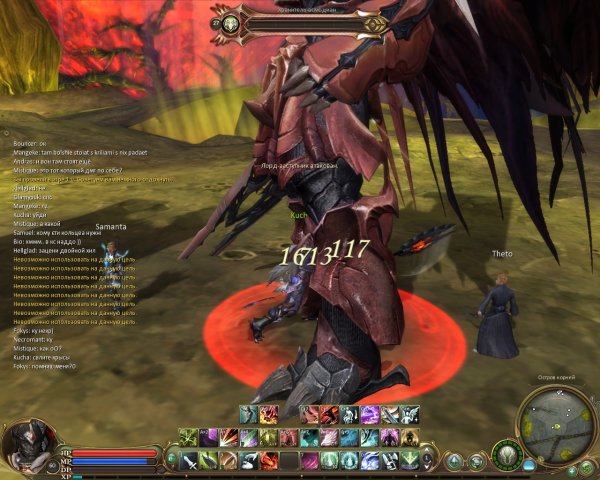Activate the green leafy skill in the middle row

(270, 437)
